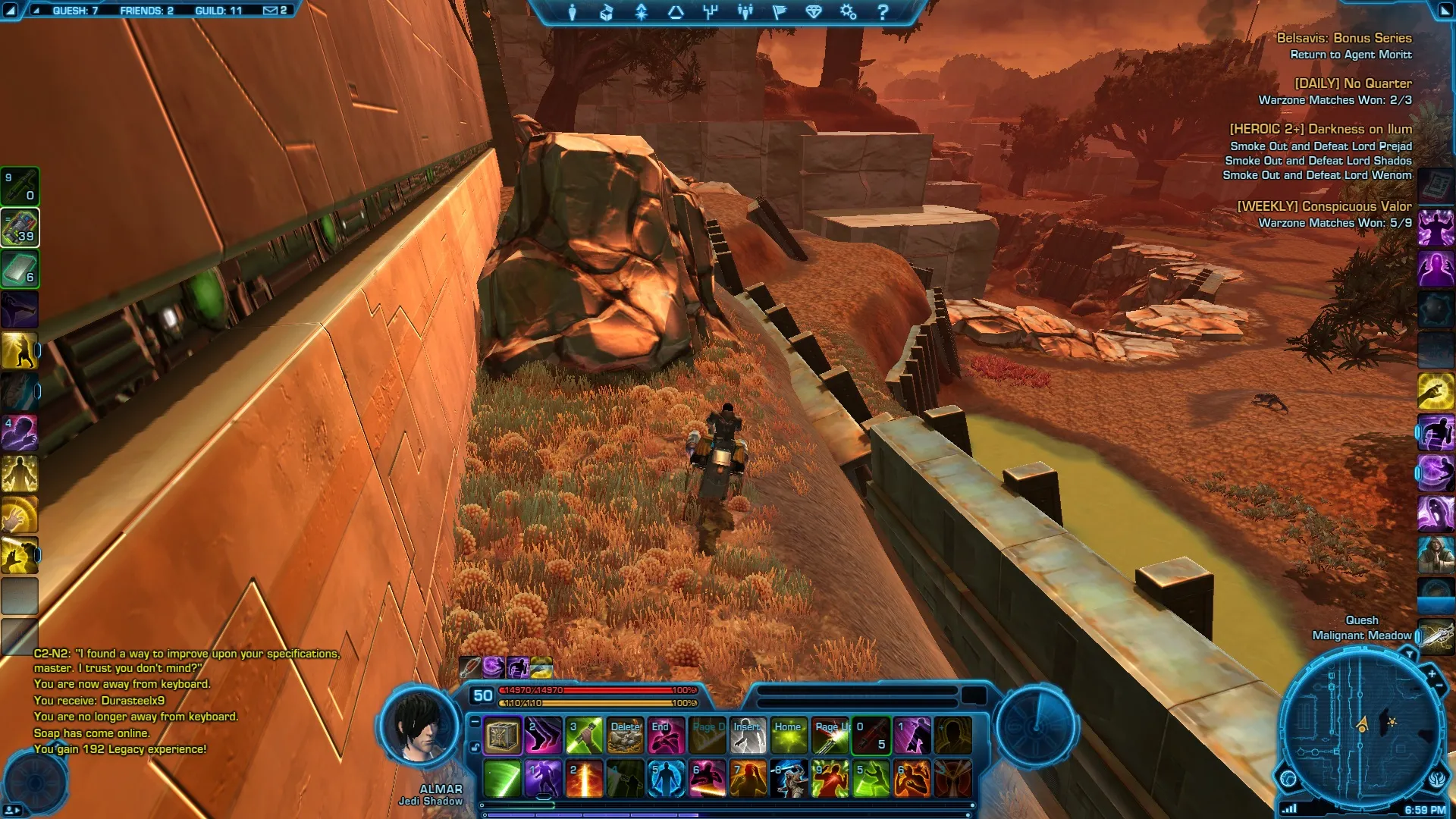Select the [WEEKLY] Conspicuous Valor mission entry
The width and height of the screenshot is (1456, 819).
click(1324, 206)
